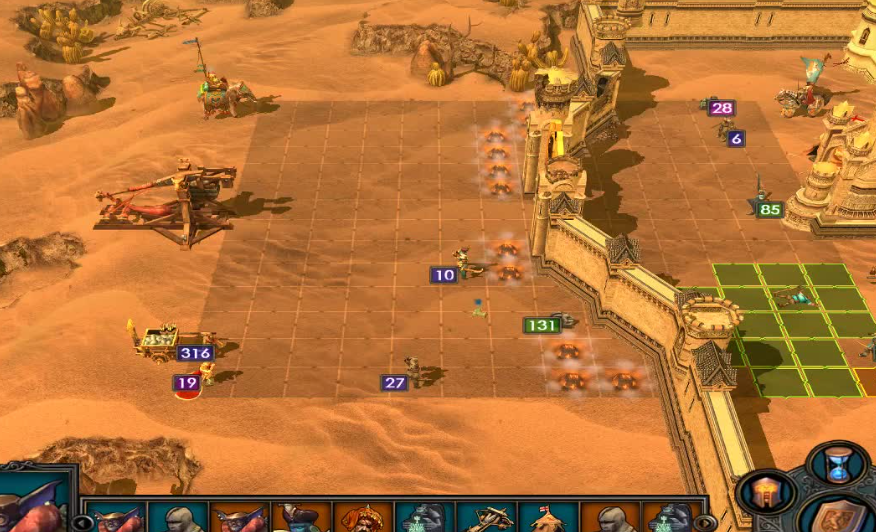Select the stack numbered 27
This screenshot has height=532, width=876.
(x=413, y=372)
